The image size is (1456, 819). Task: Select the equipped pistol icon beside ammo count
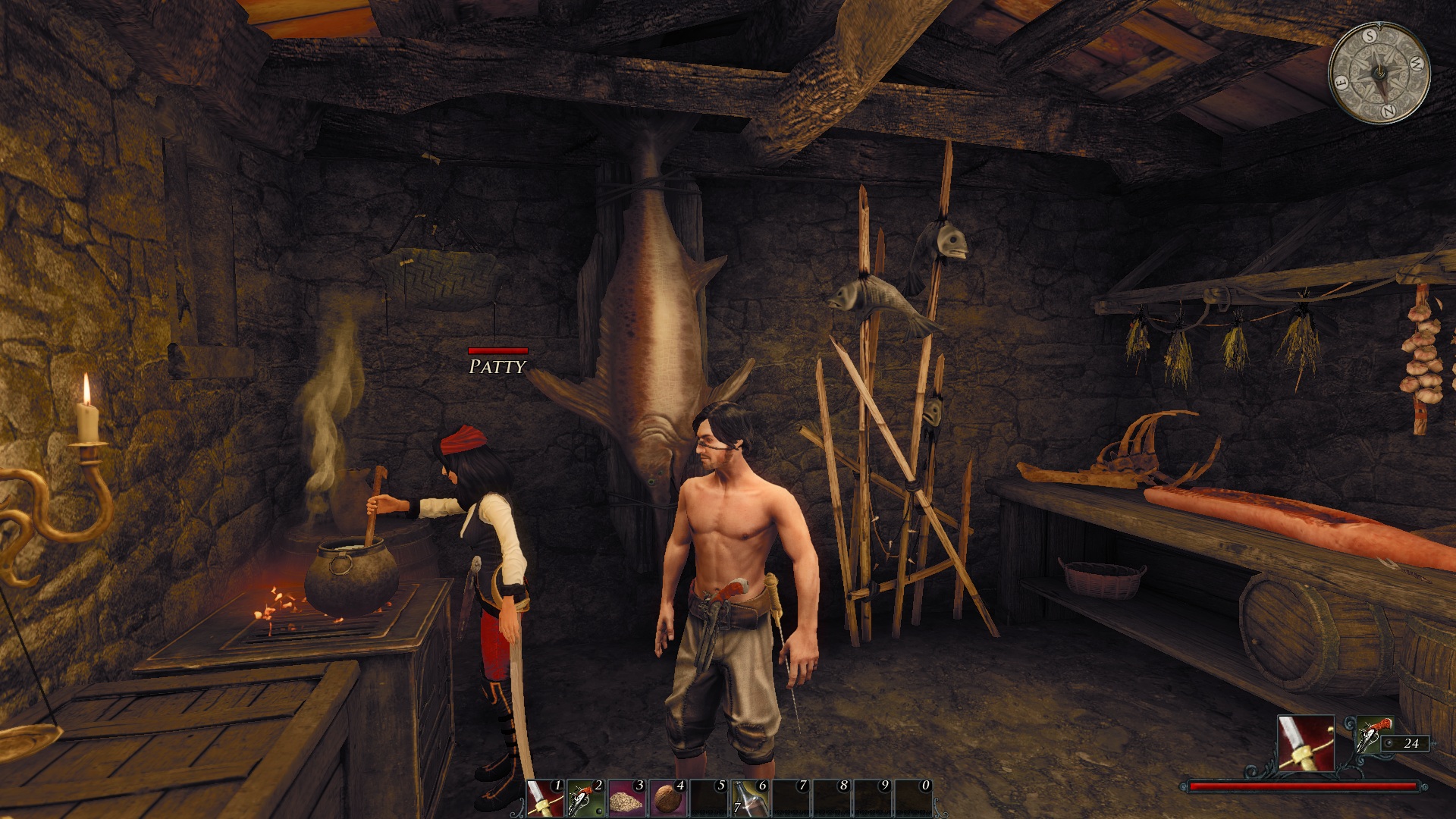click(x=1369, y=737)
